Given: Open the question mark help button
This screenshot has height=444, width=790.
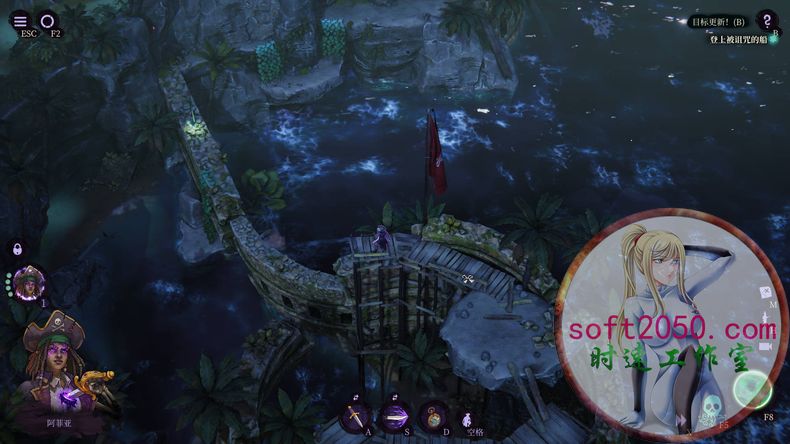Looking at the screenshot, I should tap(766, 20).
